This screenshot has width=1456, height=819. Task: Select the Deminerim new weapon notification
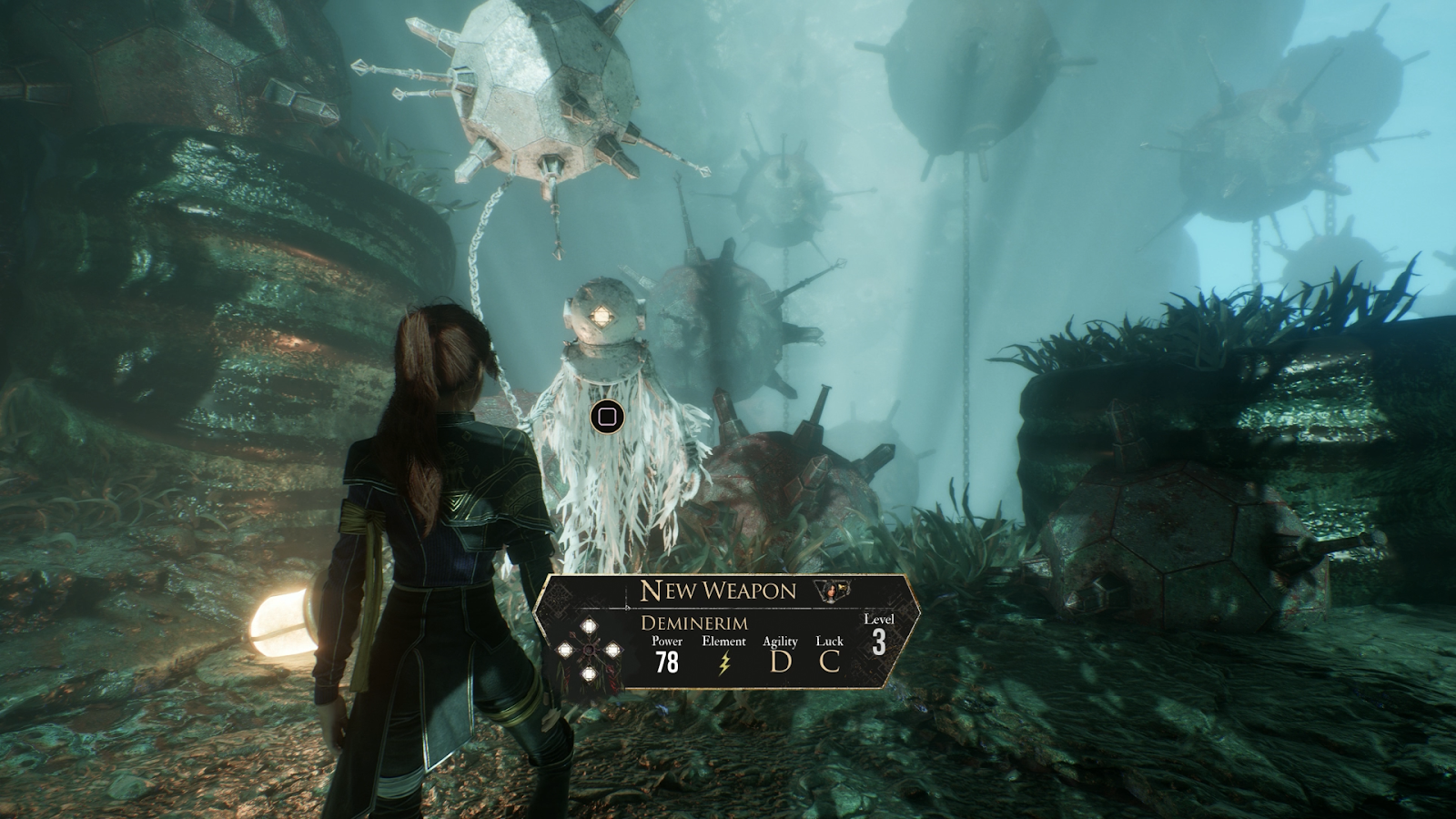pyautogui.click(x=723, y=631)
